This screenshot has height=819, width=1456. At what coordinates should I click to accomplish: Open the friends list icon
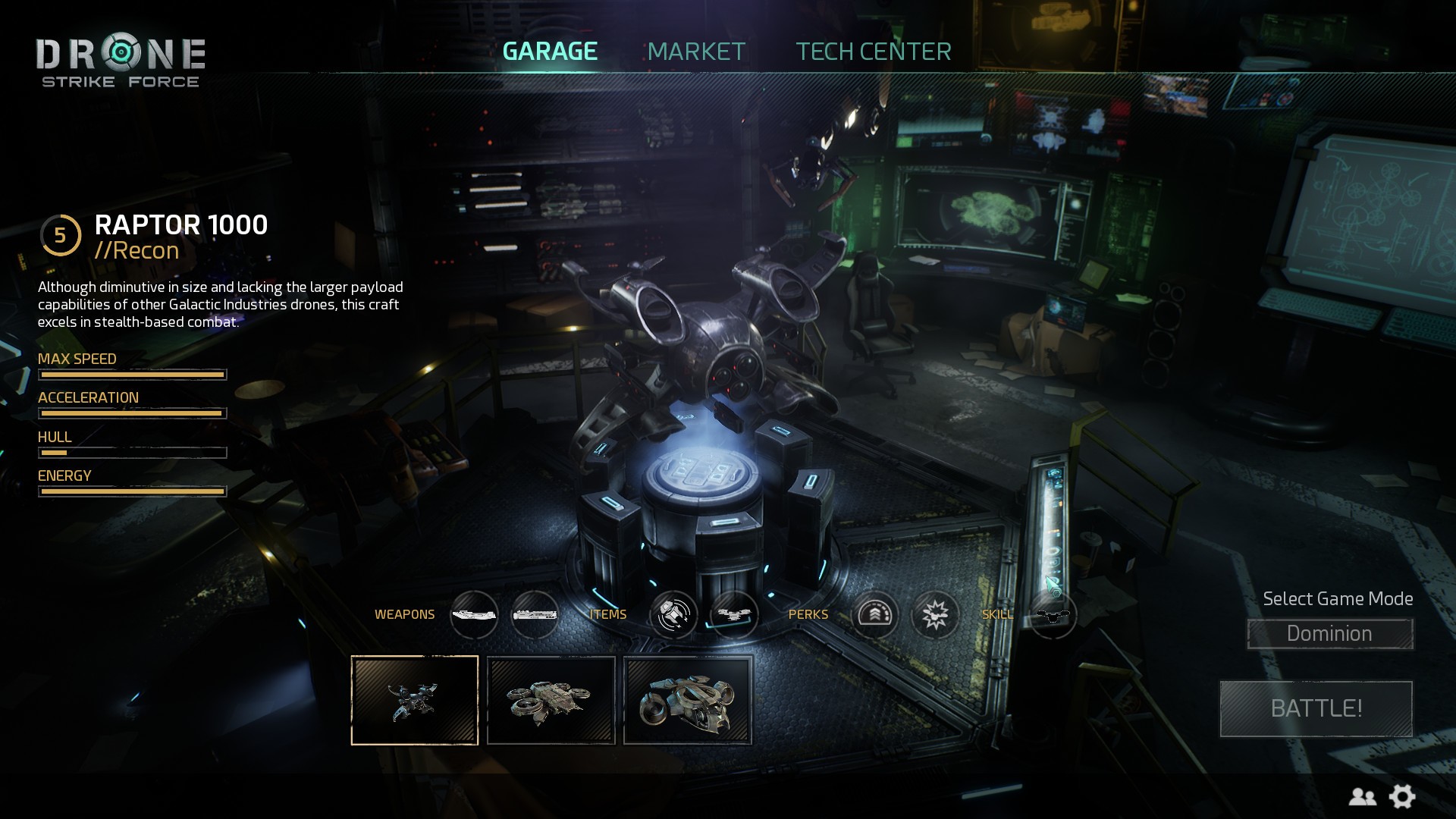(x=1362, y=796)
